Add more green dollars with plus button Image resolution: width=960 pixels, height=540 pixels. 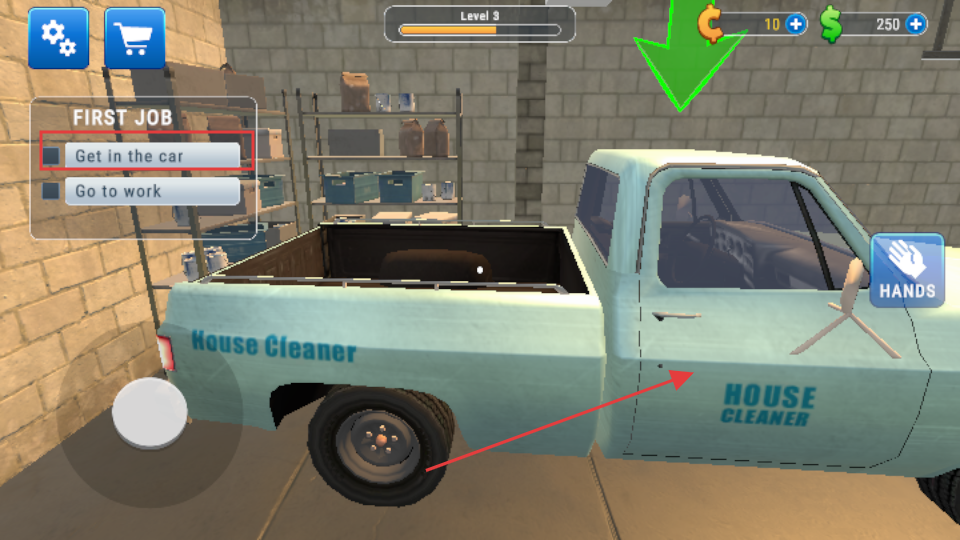pyautogui.click(x=915, y=24)
